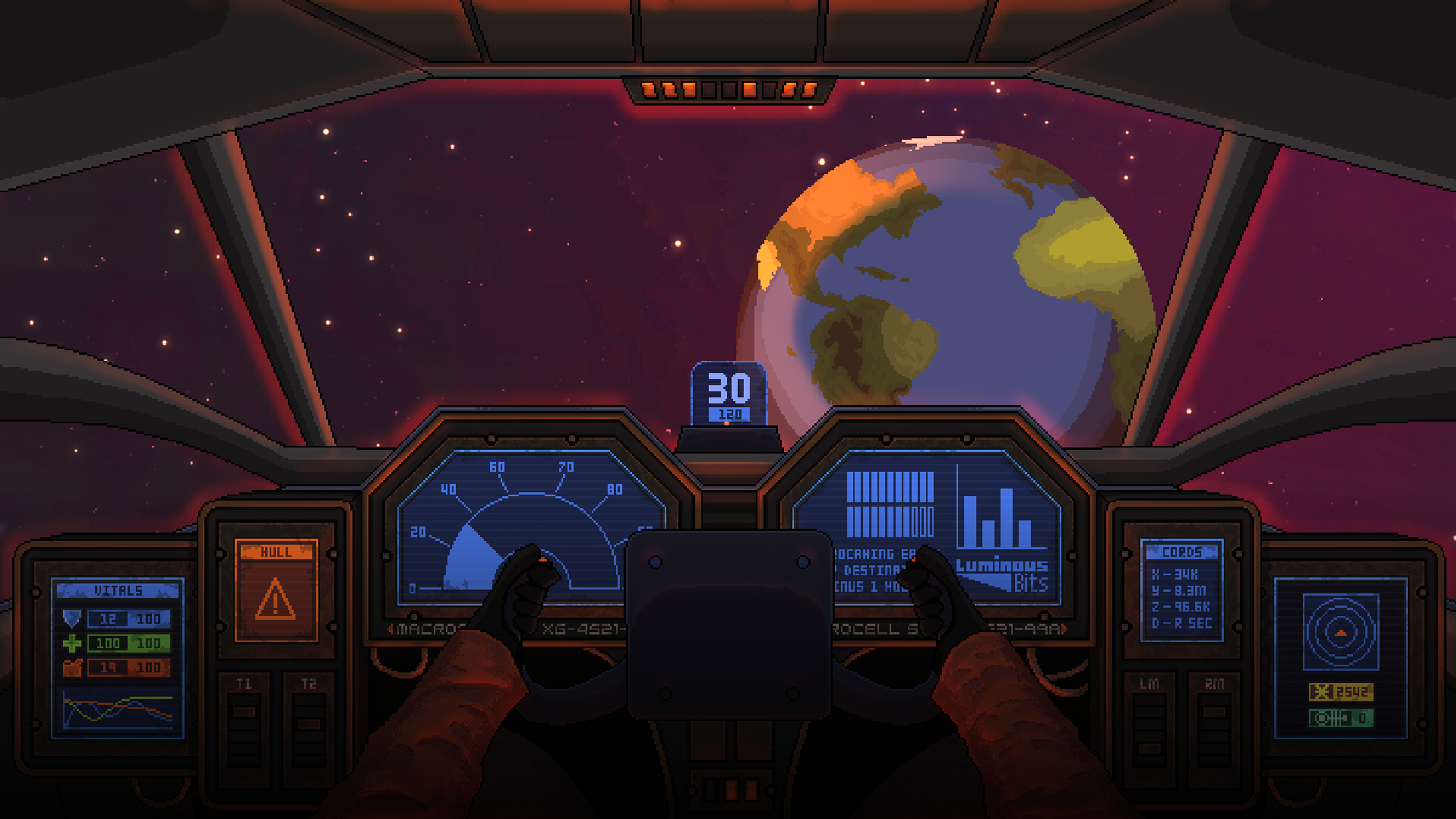Viewport: 1456px width, 819px height.
Task: Open the VITALS monitor panel
Action: click(x=118, y=657)
